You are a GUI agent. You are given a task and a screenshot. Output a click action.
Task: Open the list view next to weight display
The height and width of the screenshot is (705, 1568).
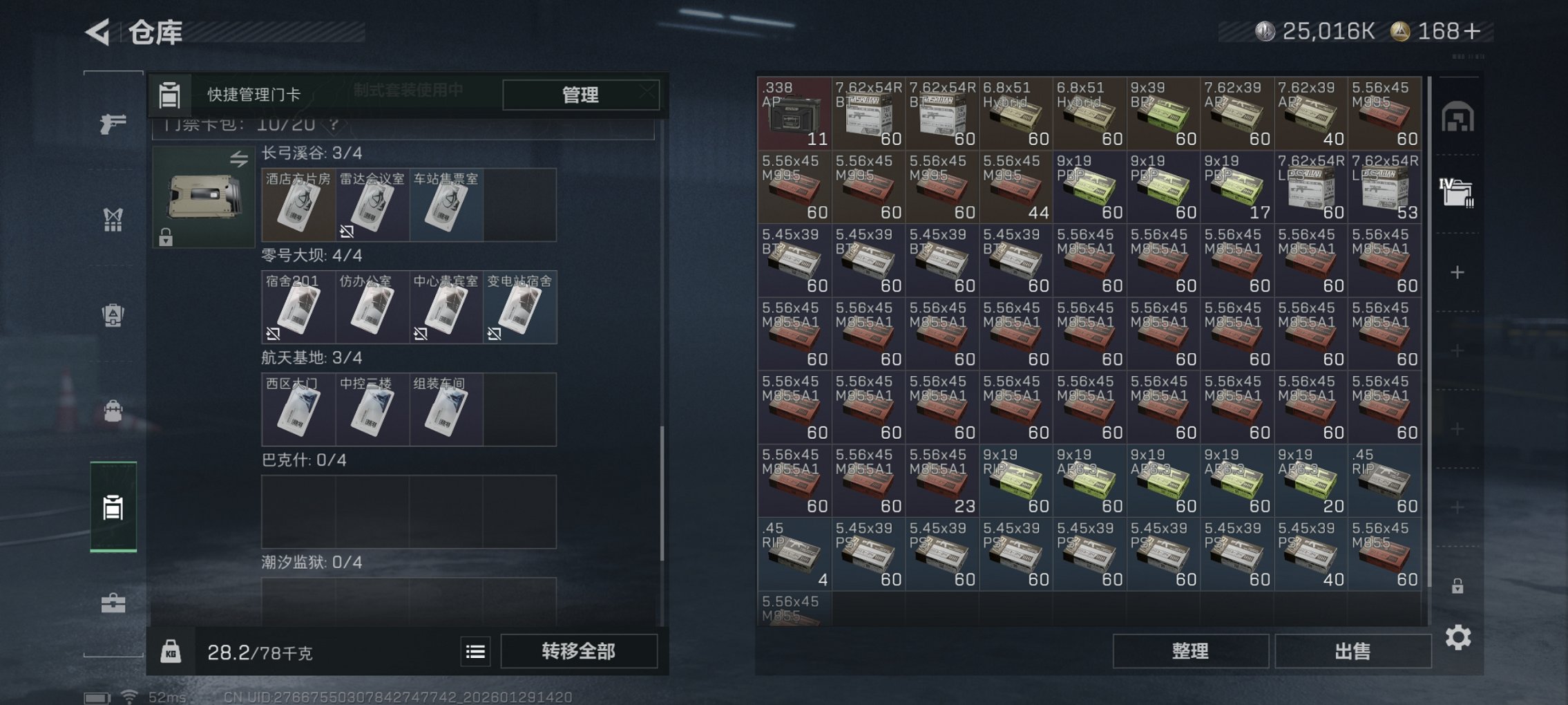point(476,651)
